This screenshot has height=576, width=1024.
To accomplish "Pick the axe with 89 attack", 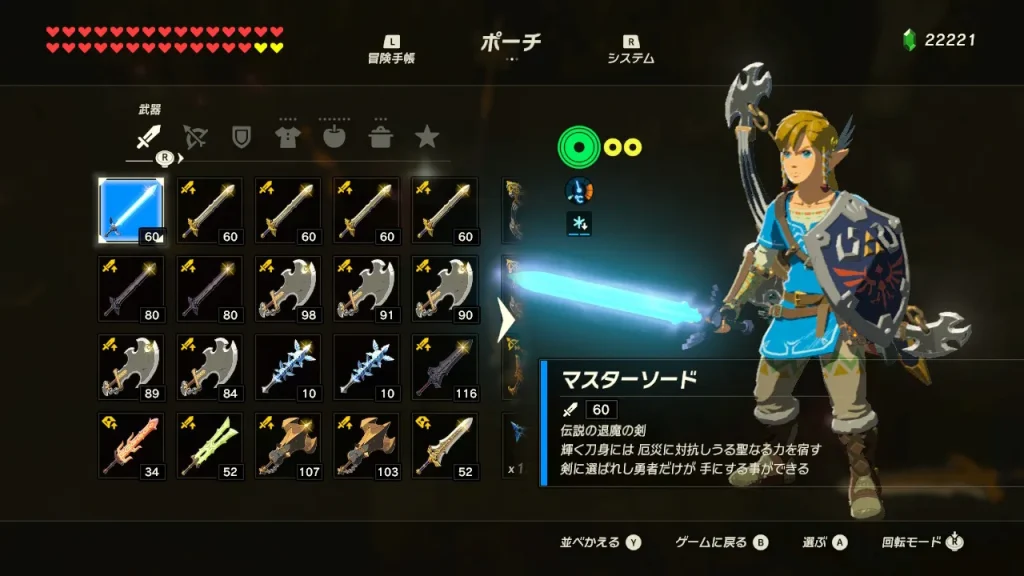I will (131, 367).
